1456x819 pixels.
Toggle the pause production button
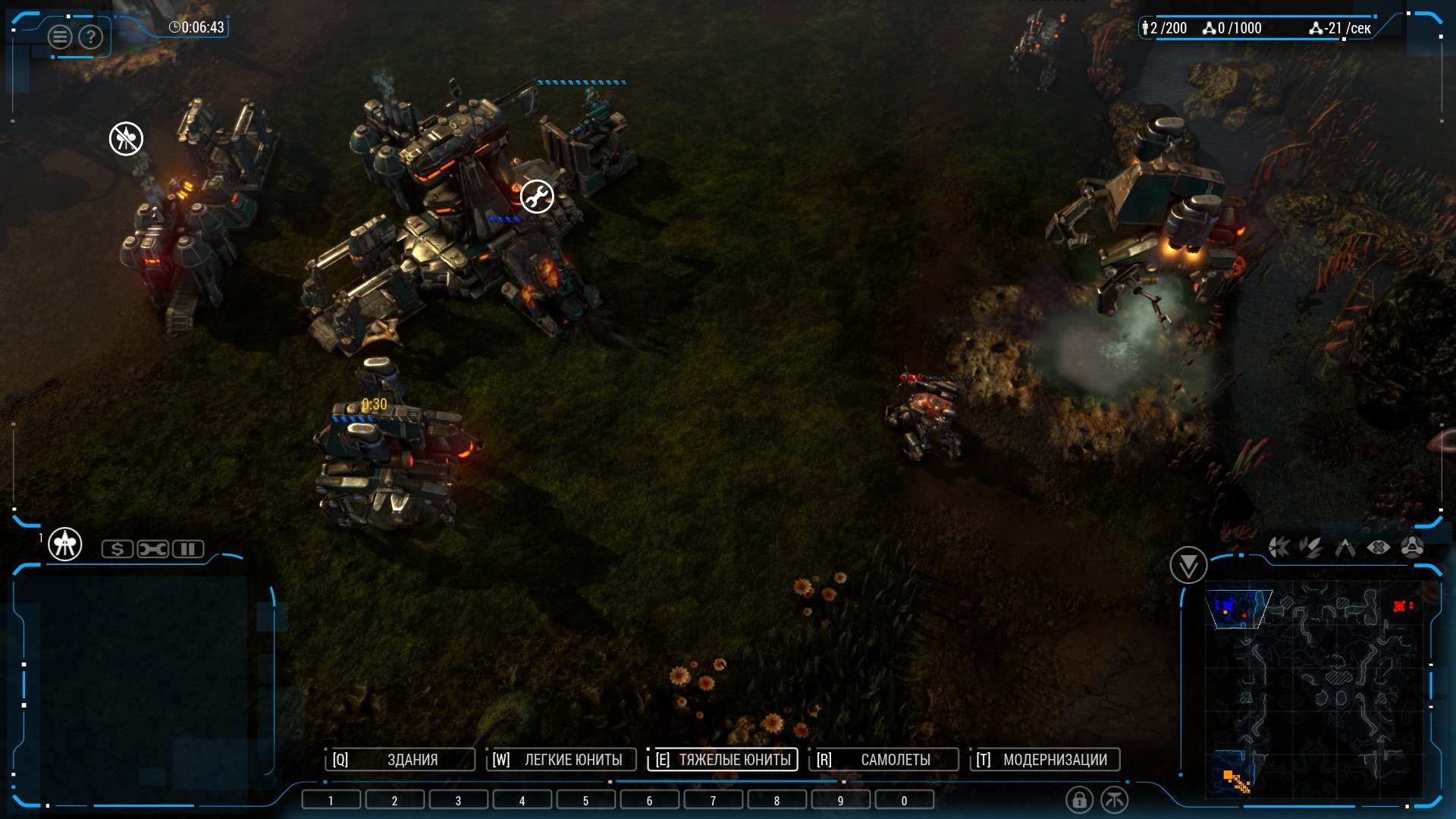point(188,549)
